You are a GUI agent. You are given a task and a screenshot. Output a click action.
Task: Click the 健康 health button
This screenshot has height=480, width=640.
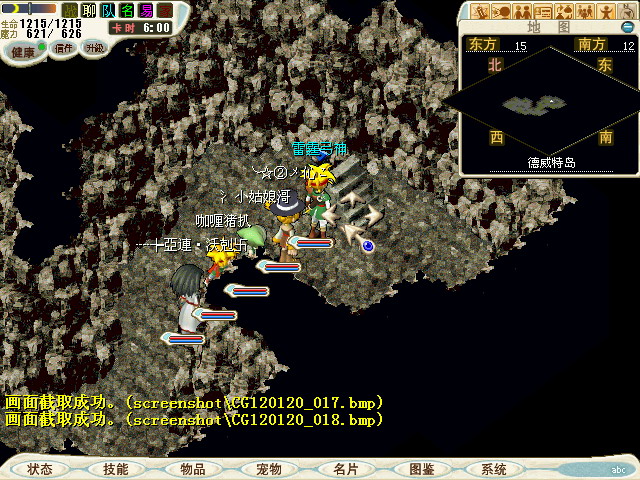23,50
